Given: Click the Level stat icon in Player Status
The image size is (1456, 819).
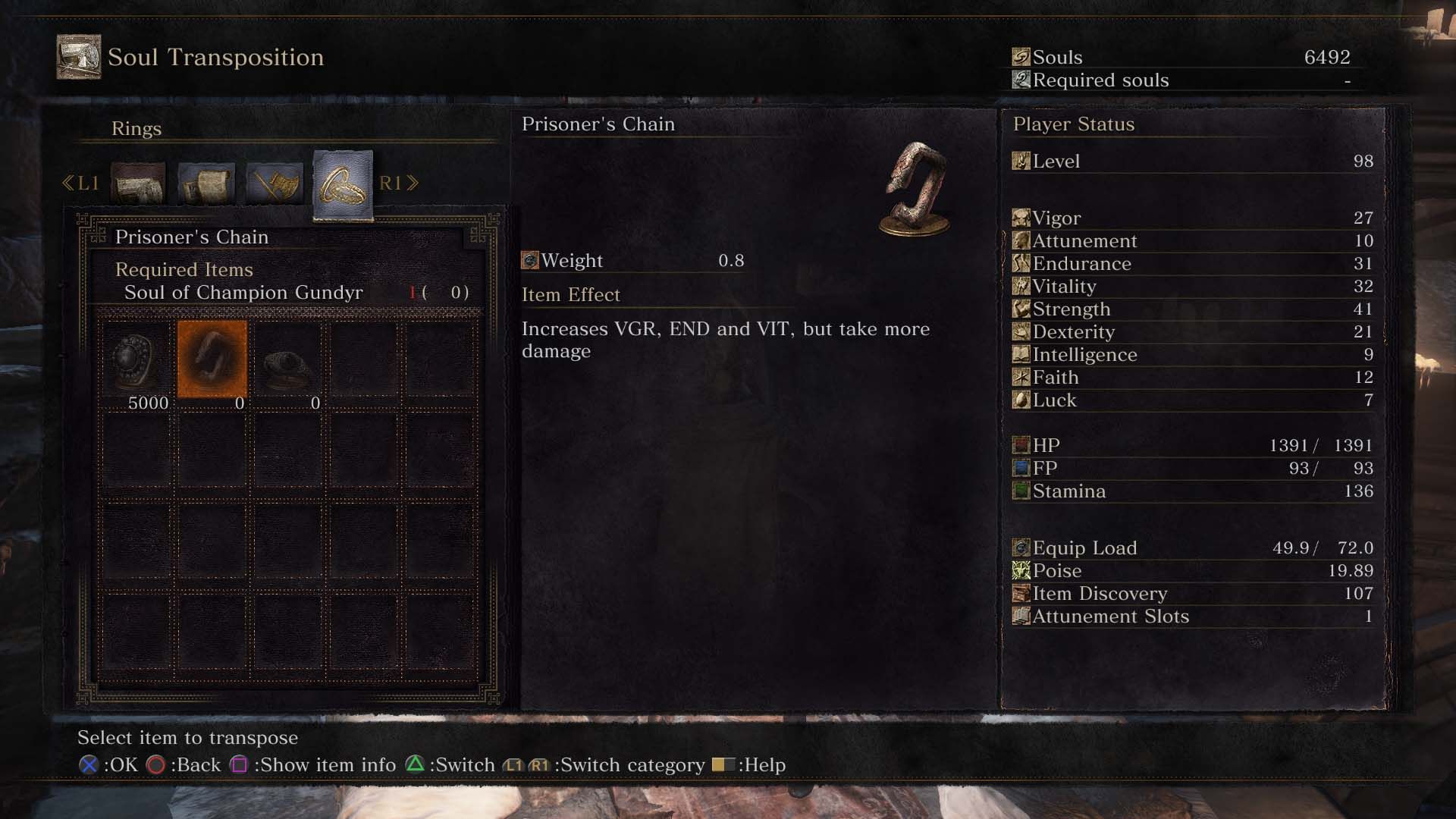Looking at the screenshot, I should click(x=1022, y=161).
